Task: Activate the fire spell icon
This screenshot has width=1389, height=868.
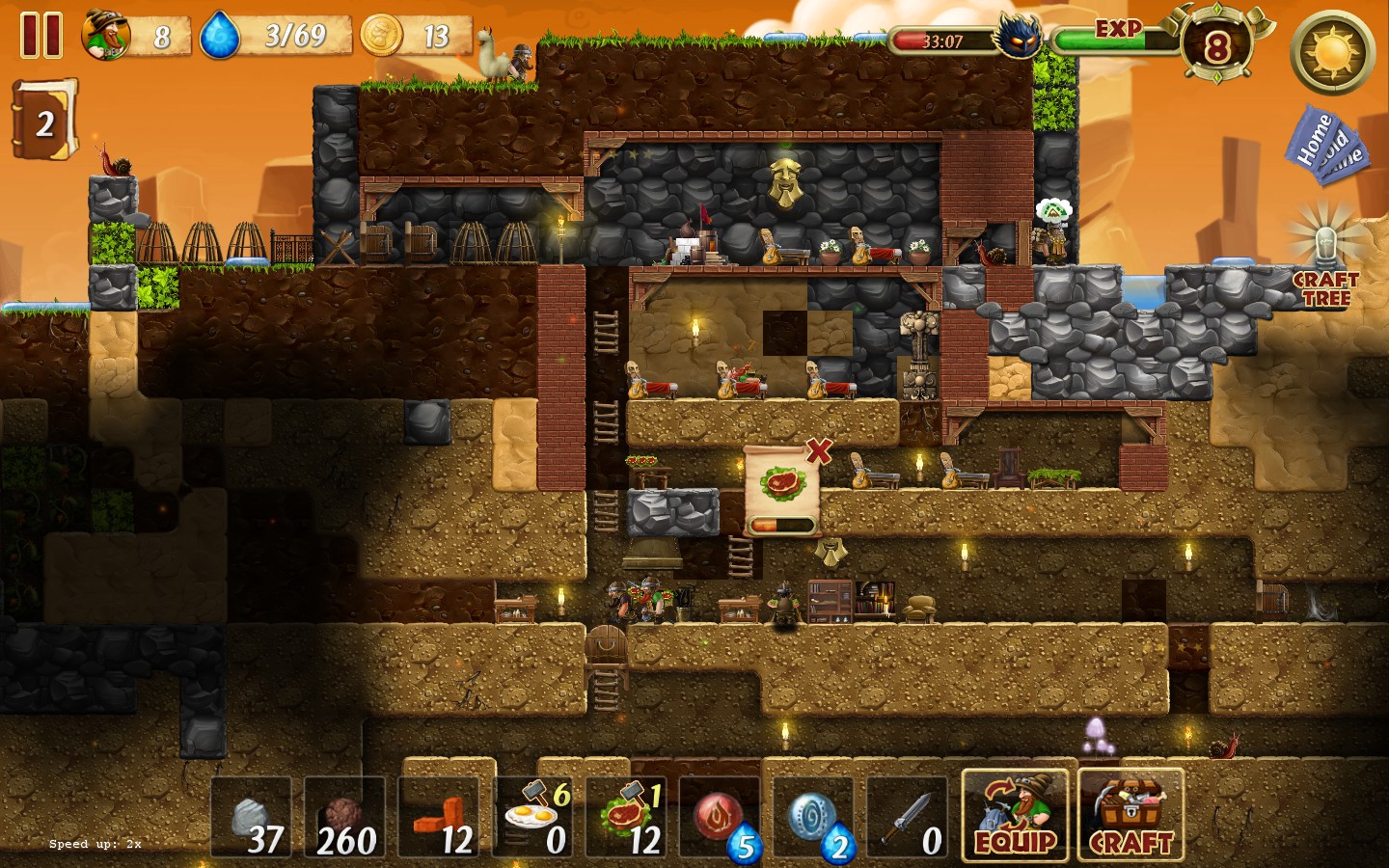Action: click(719, 818)
